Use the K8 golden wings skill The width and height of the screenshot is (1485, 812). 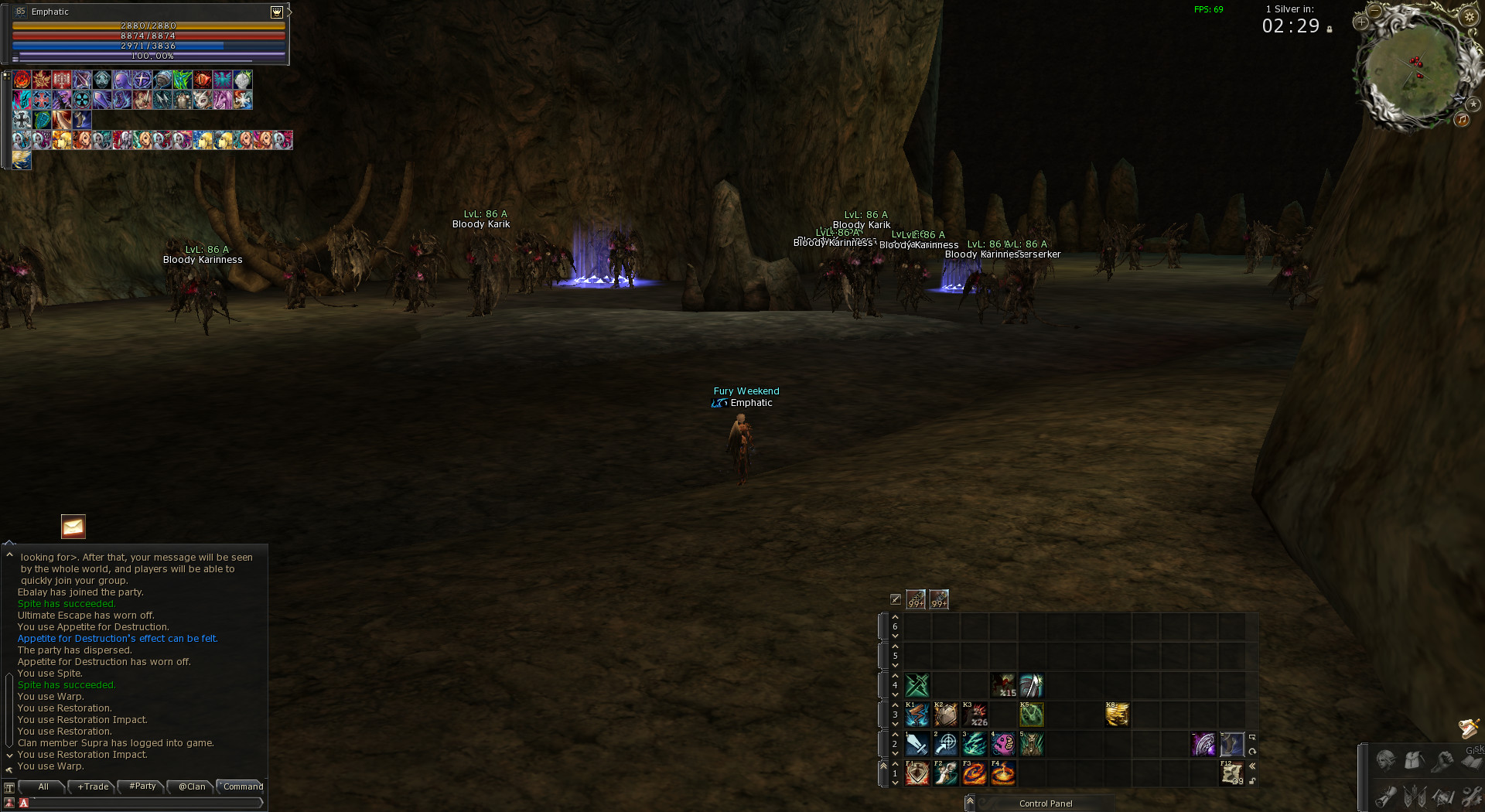[x=1117, y=715]
